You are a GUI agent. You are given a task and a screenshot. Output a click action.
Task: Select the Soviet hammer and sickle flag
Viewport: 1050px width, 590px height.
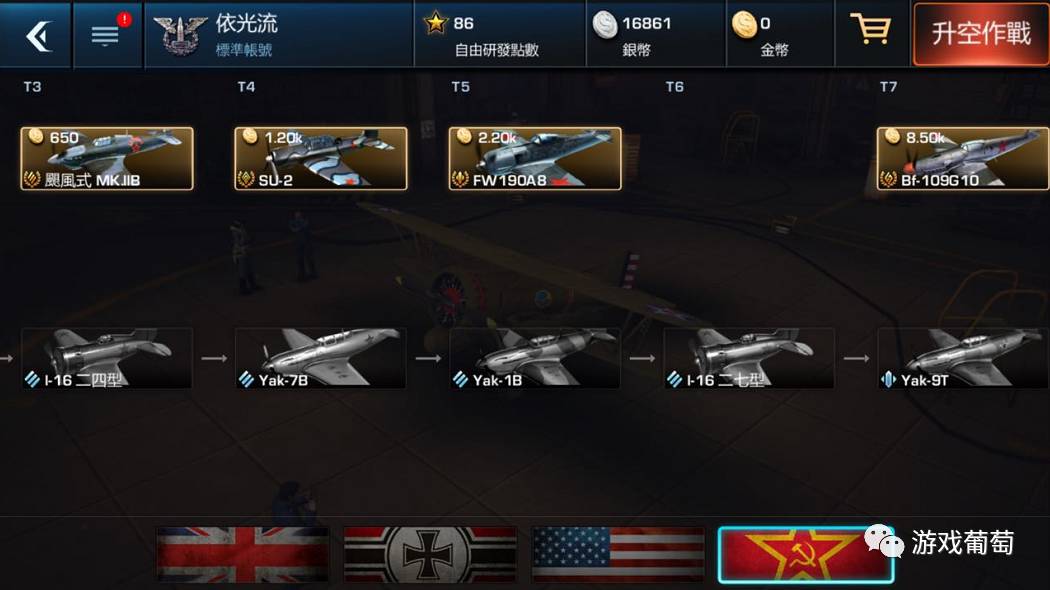805,554
